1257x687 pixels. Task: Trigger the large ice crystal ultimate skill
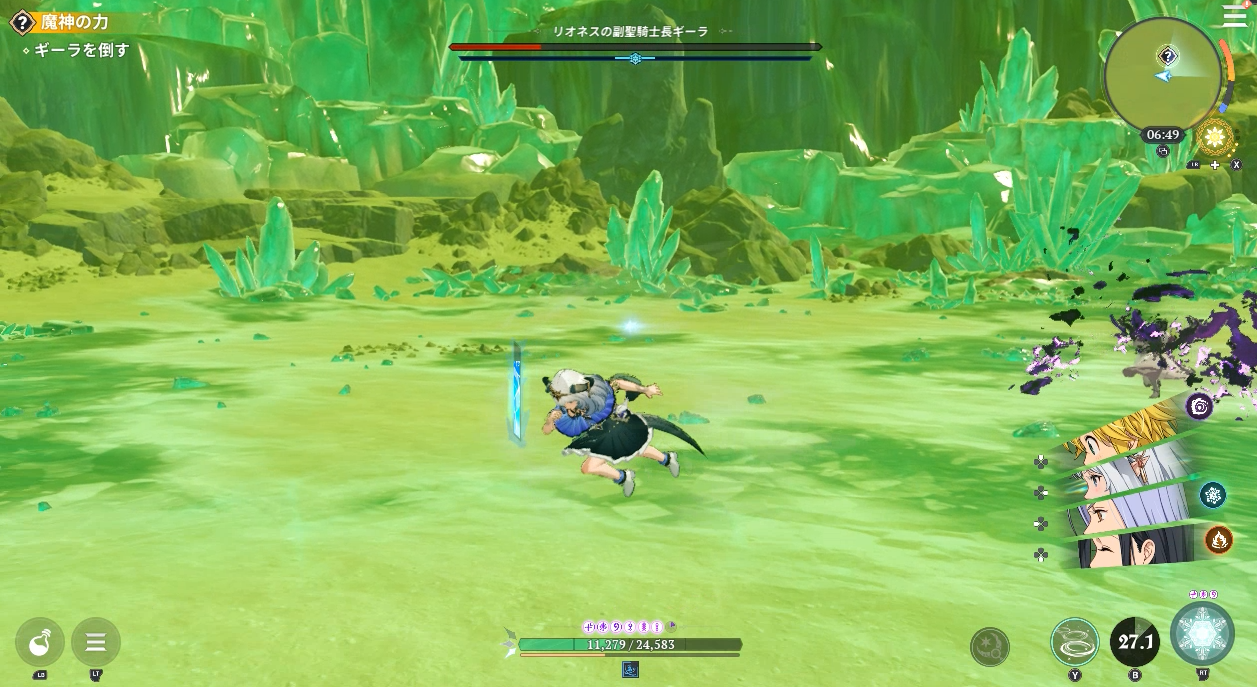[x=1203, y=634]
